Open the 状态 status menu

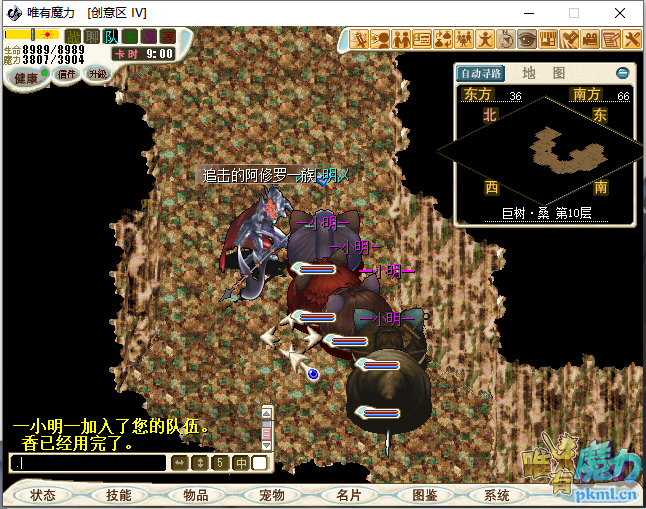tap(43, 495)
